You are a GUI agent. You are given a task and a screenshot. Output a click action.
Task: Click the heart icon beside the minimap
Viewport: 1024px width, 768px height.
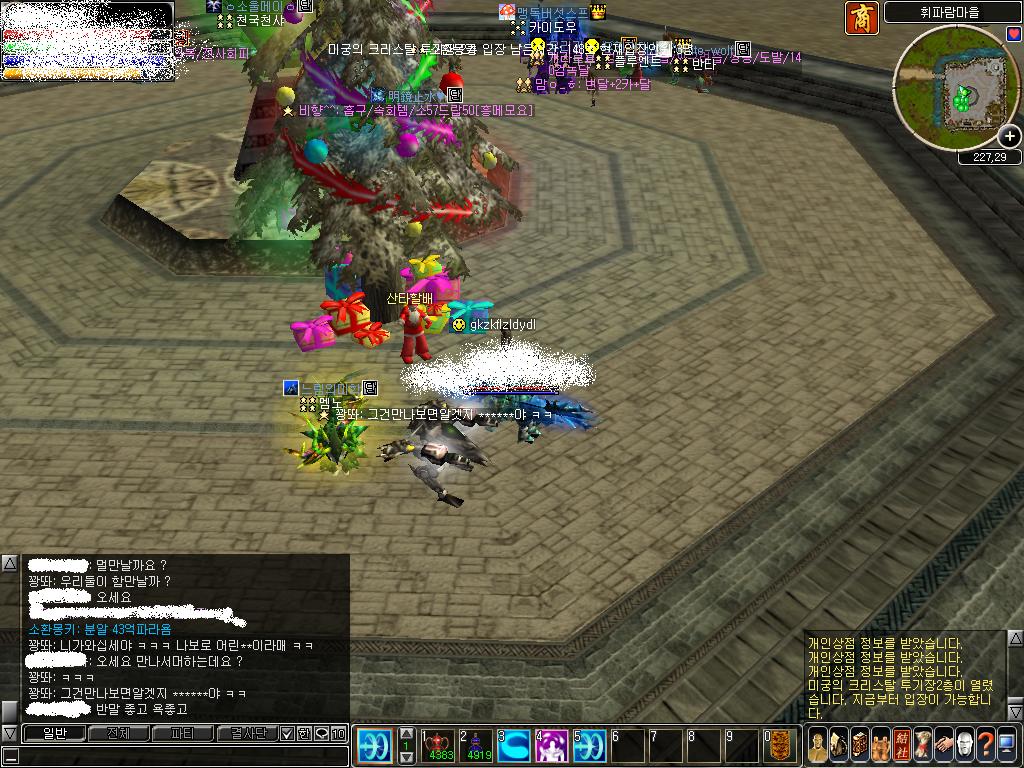pos(1014,34)
